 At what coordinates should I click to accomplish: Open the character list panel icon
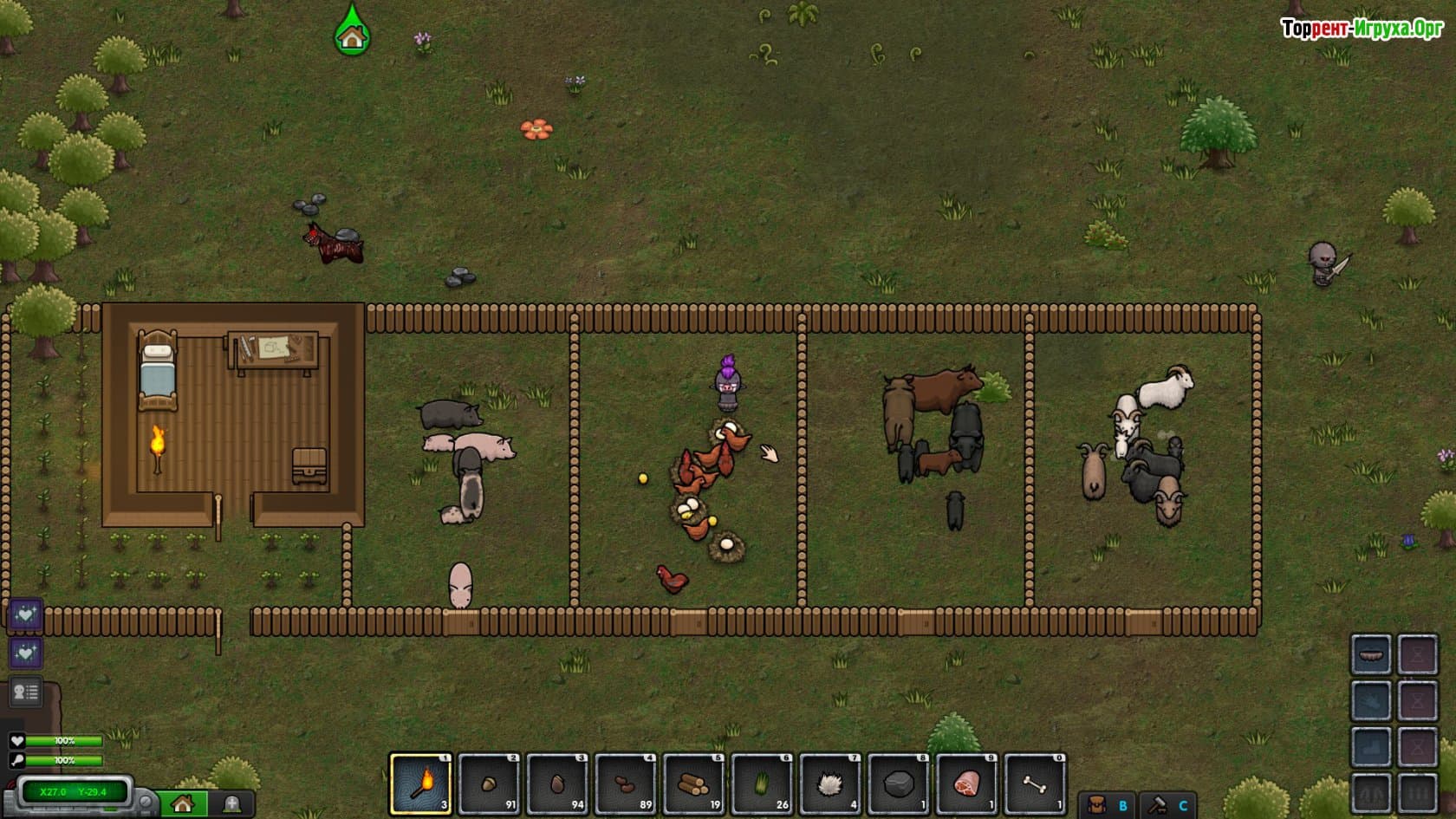(25, 692)
